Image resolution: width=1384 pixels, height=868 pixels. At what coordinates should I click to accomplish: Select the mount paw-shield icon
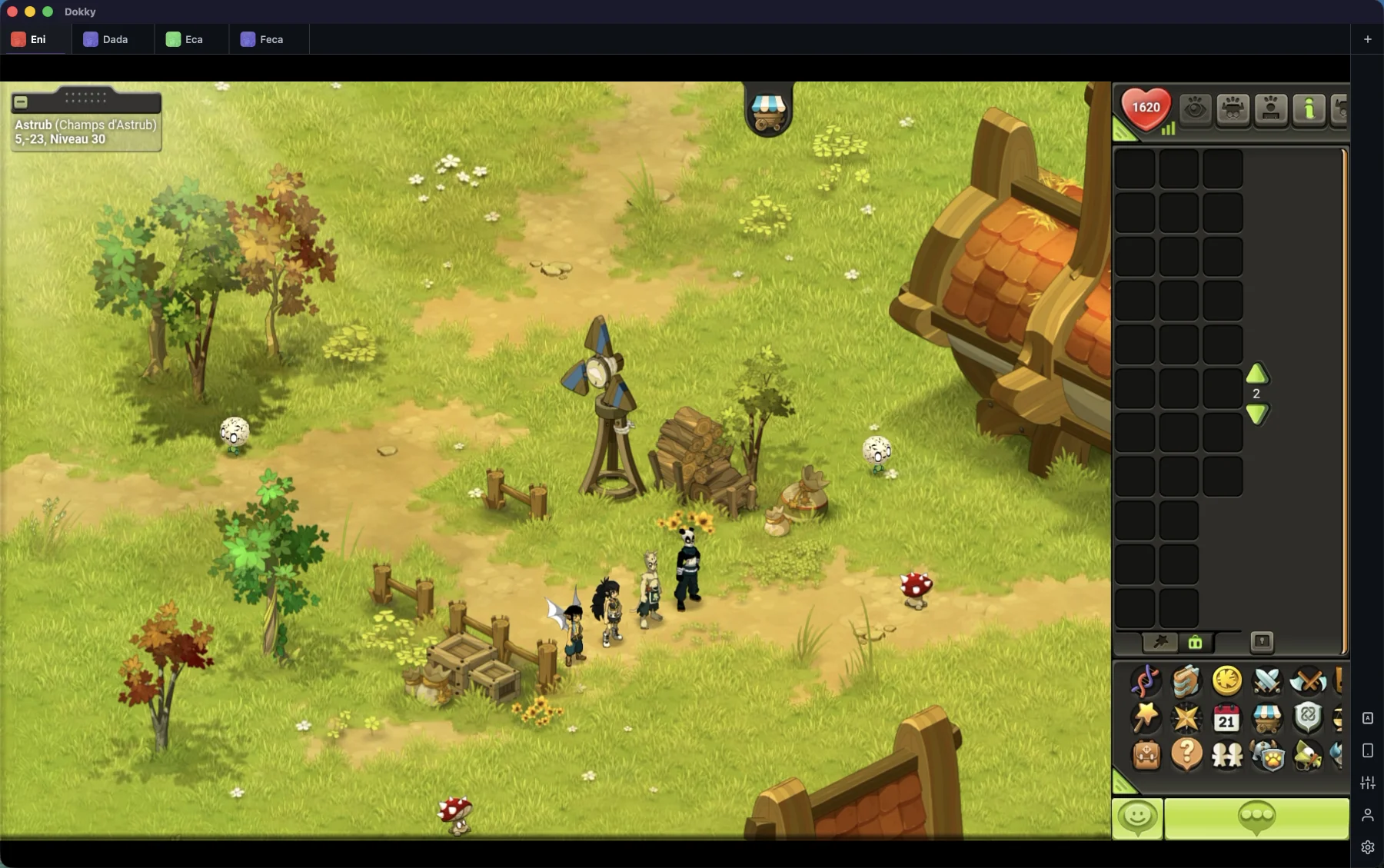tap(1269, 755)
